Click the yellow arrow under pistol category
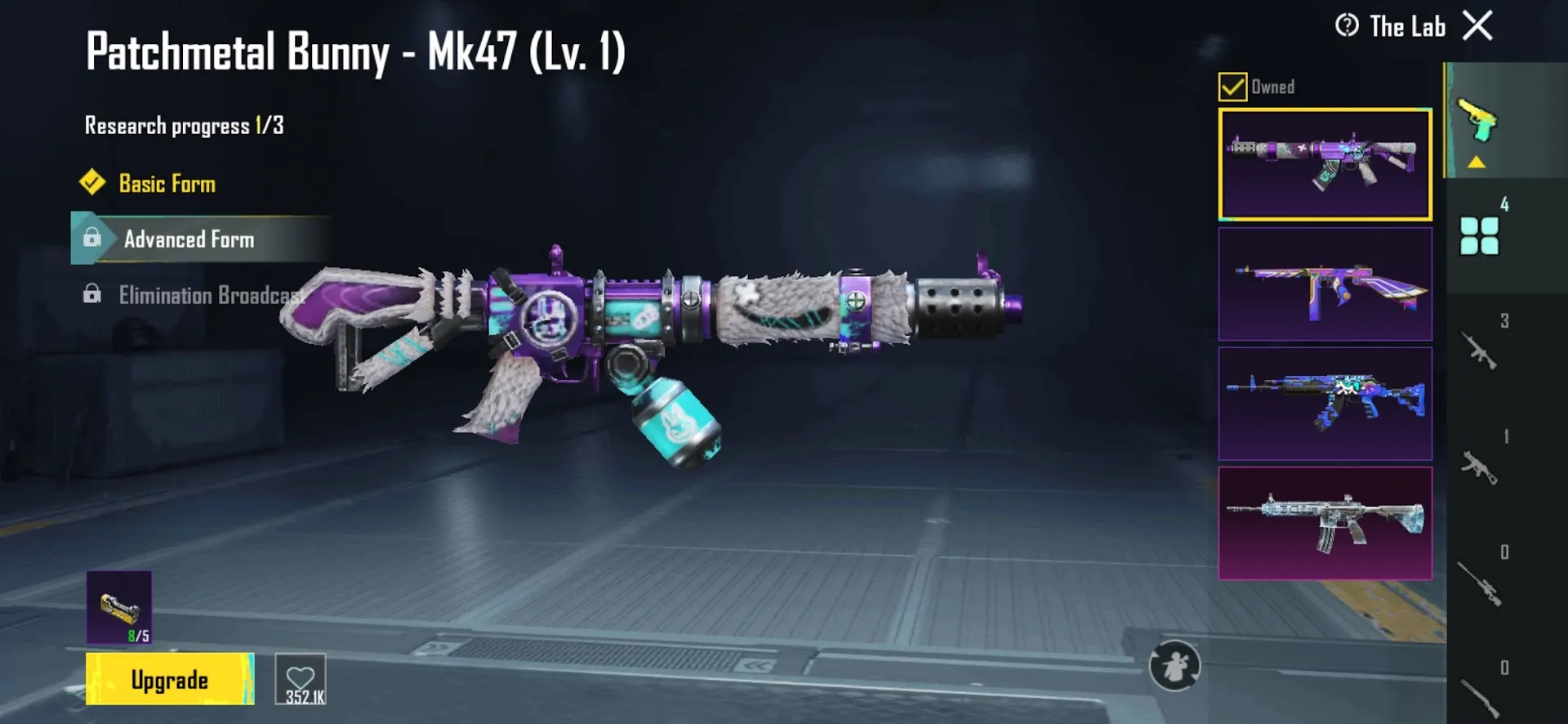This screenshot has height=724, width=1568. (1475, 162)
